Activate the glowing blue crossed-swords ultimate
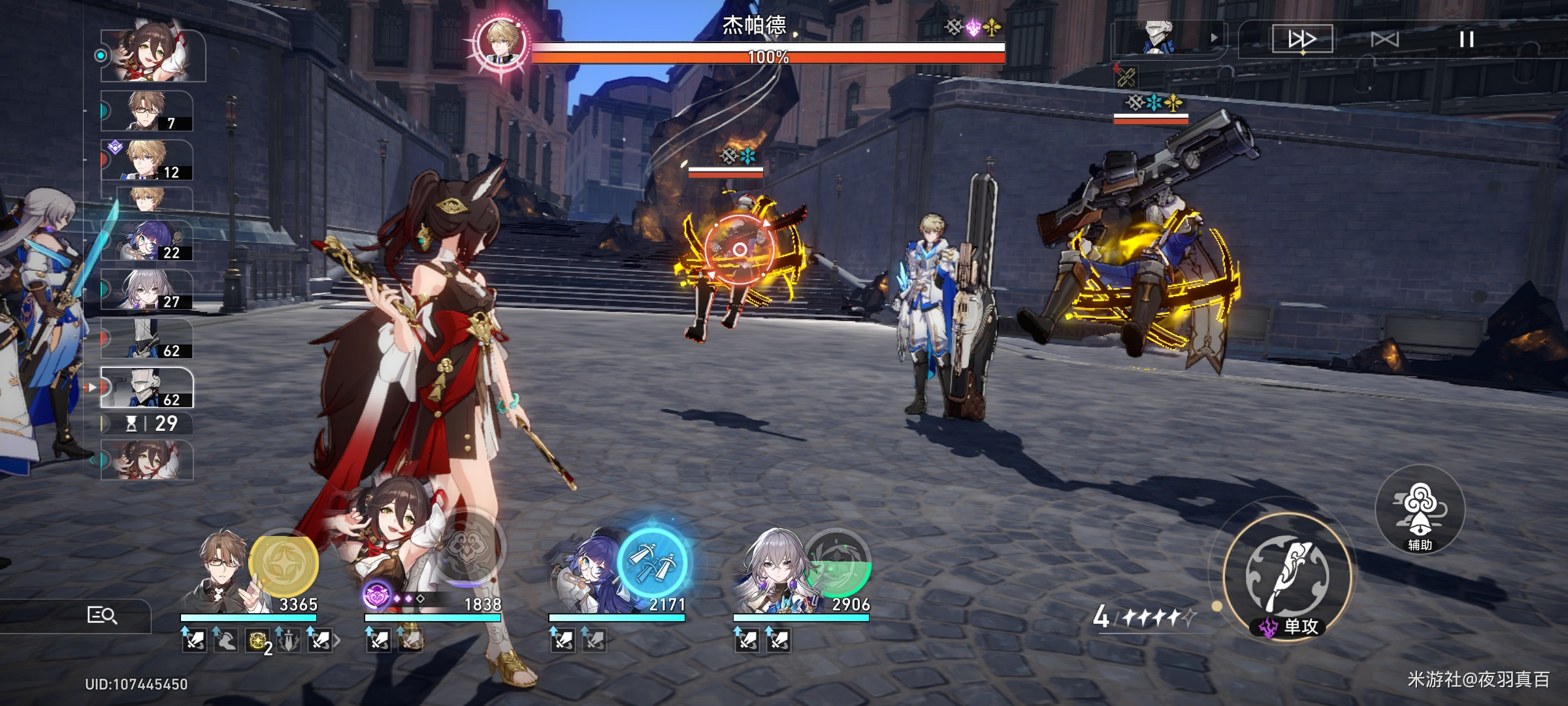Image resolution: width=1568 pixels, height=706 pixels. point(652,563)
